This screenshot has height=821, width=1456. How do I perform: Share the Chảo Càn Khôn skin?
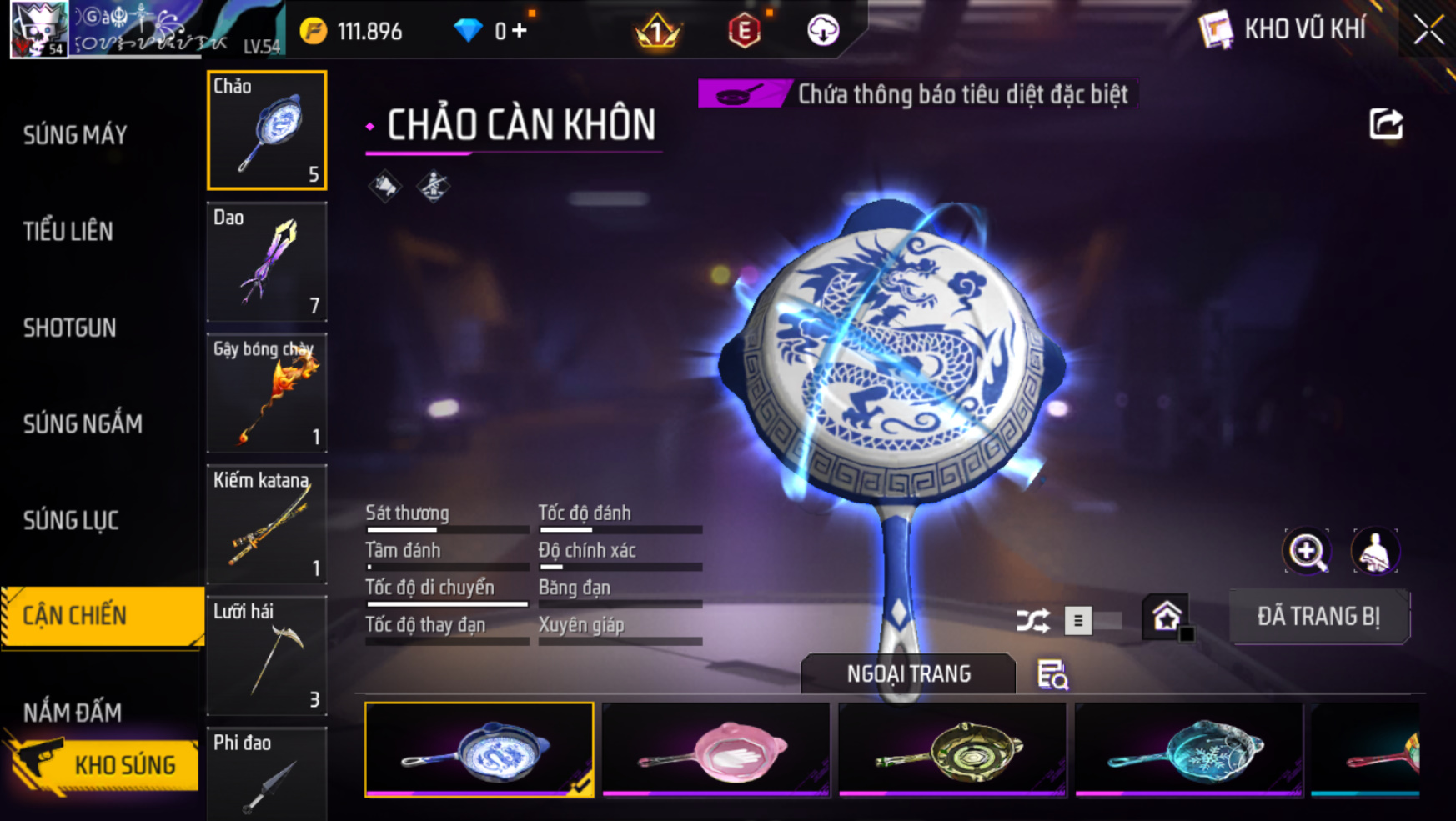[1386, 124]
